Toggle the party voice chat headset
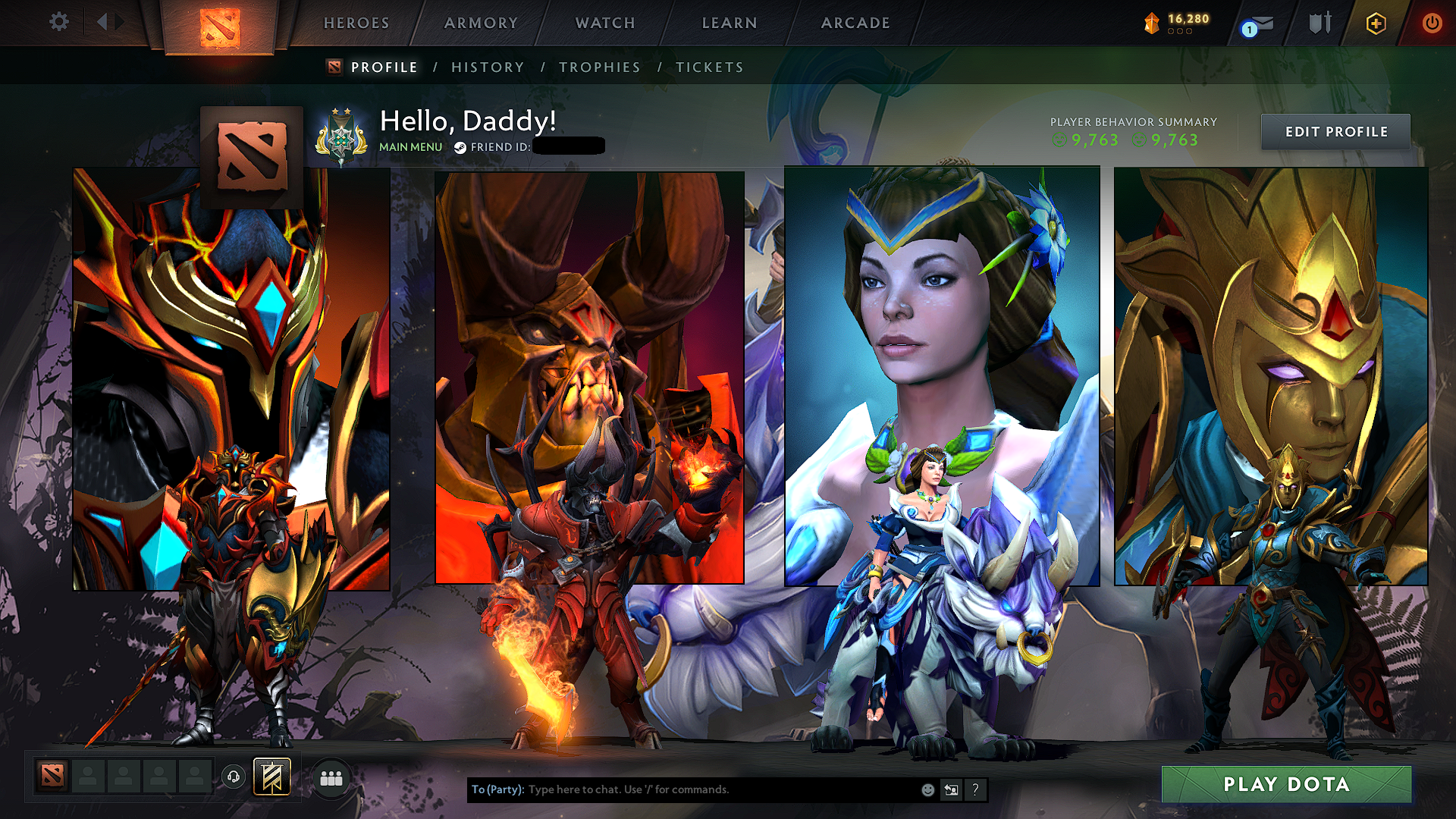 tap(234, 777)
